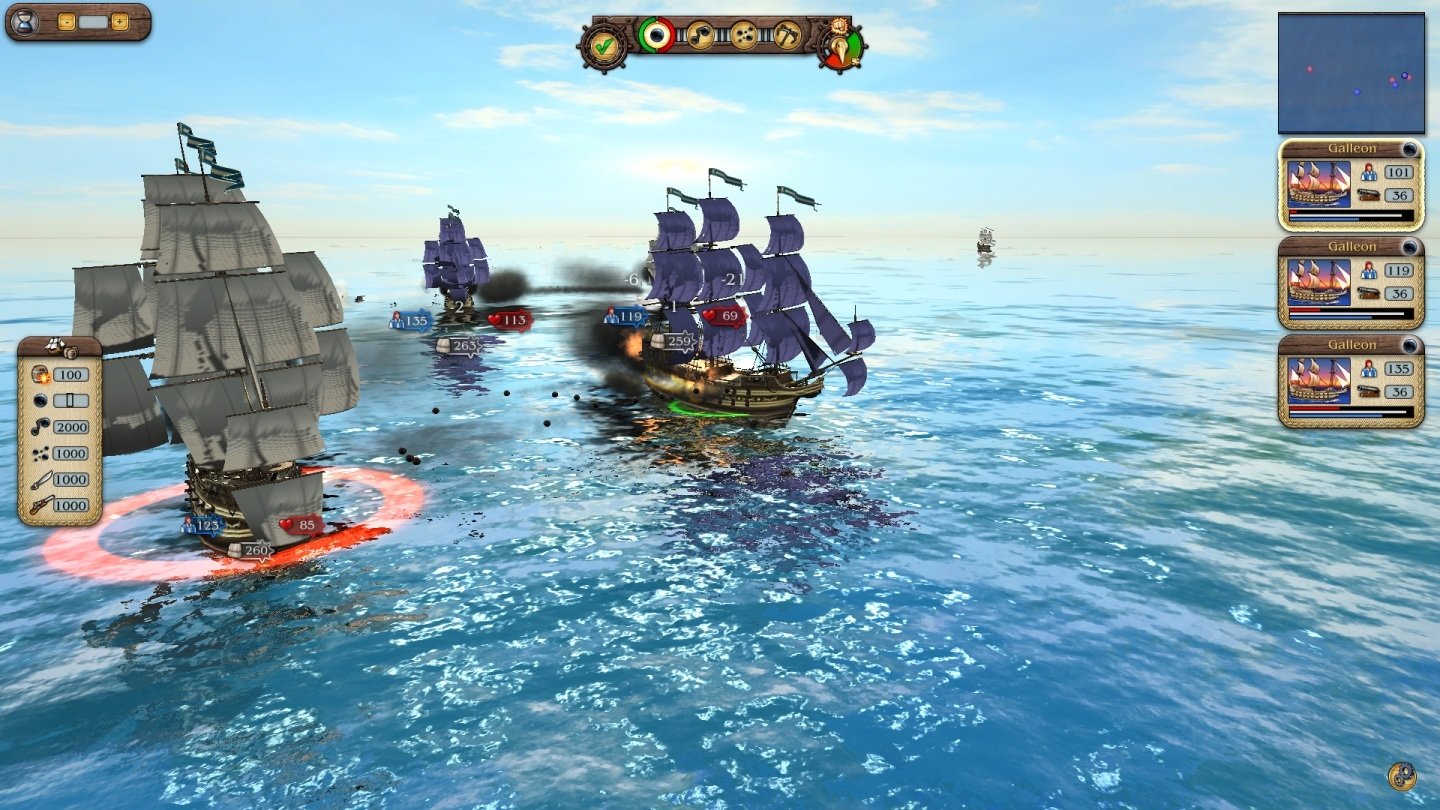Click the chain shot icon in ammunition panel
Image resolution: width=1440 pixels, height=810 pixels.
[x=39, y=427]
